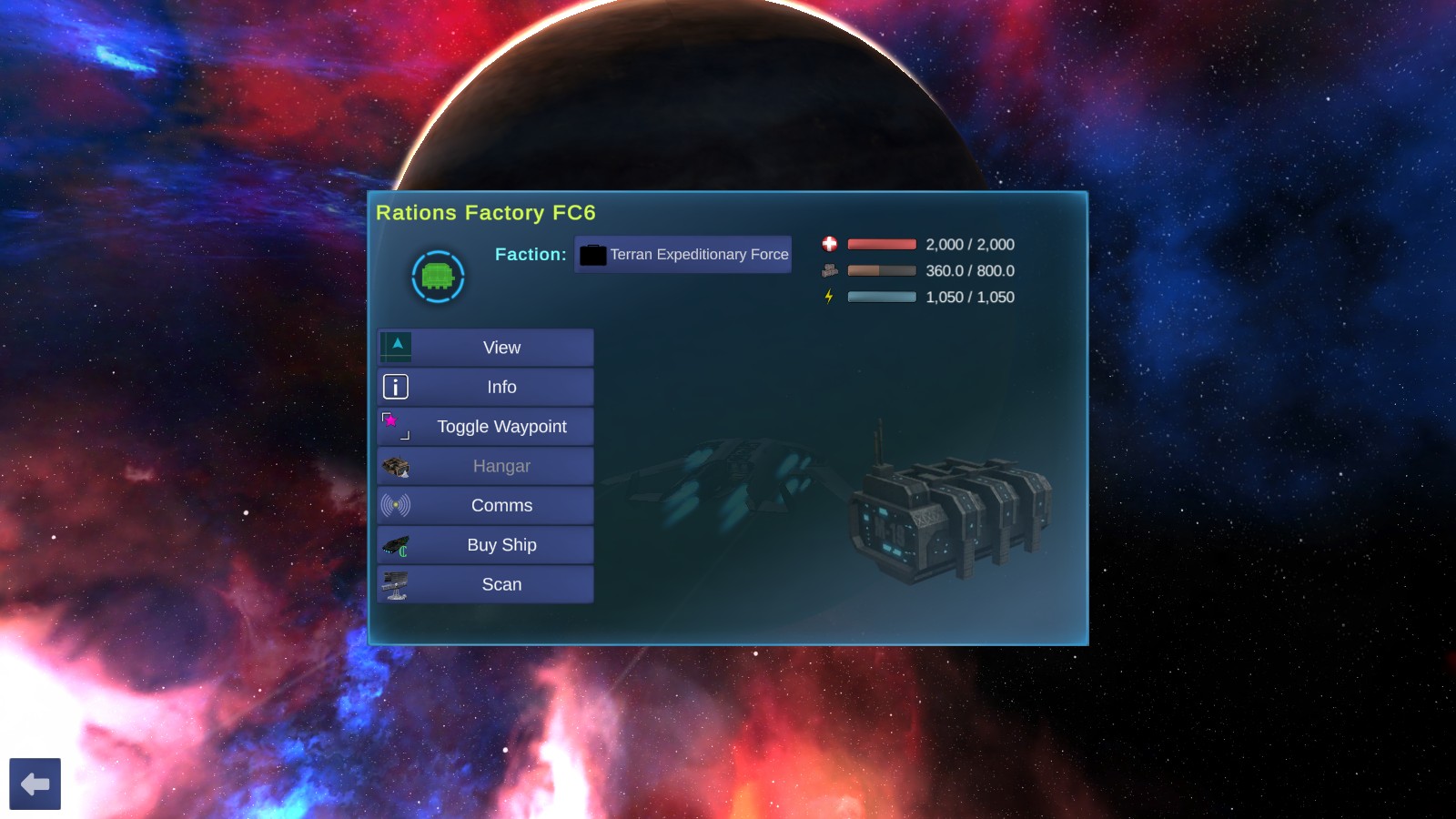Click the green station emblem icon
This screenshot has width=1456, height=819.
pyautogui.click(x=438, y=277)
